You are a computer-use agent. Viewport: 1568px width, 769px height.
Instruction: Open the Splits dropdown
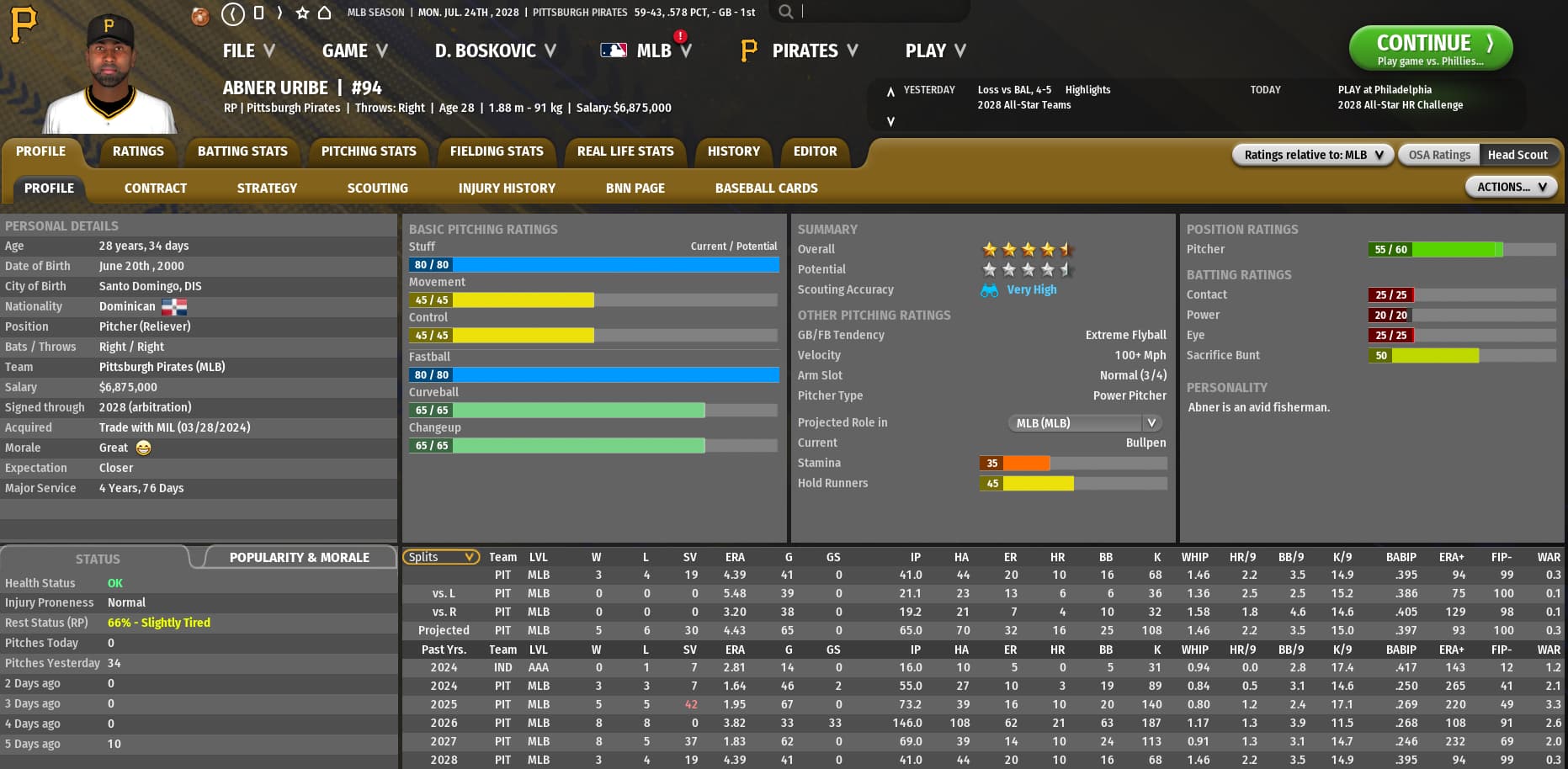pos(441,557)
